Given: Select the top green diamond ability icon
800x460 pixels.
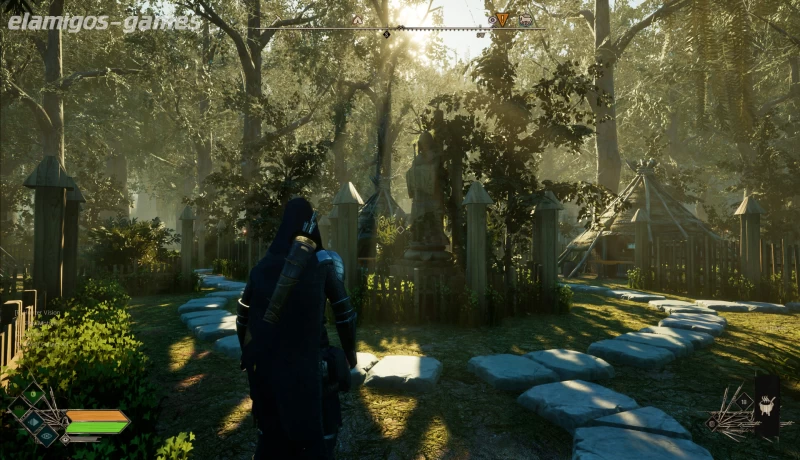Looking at the screenshot, I should pyautogui.click(x=33, y=396).
